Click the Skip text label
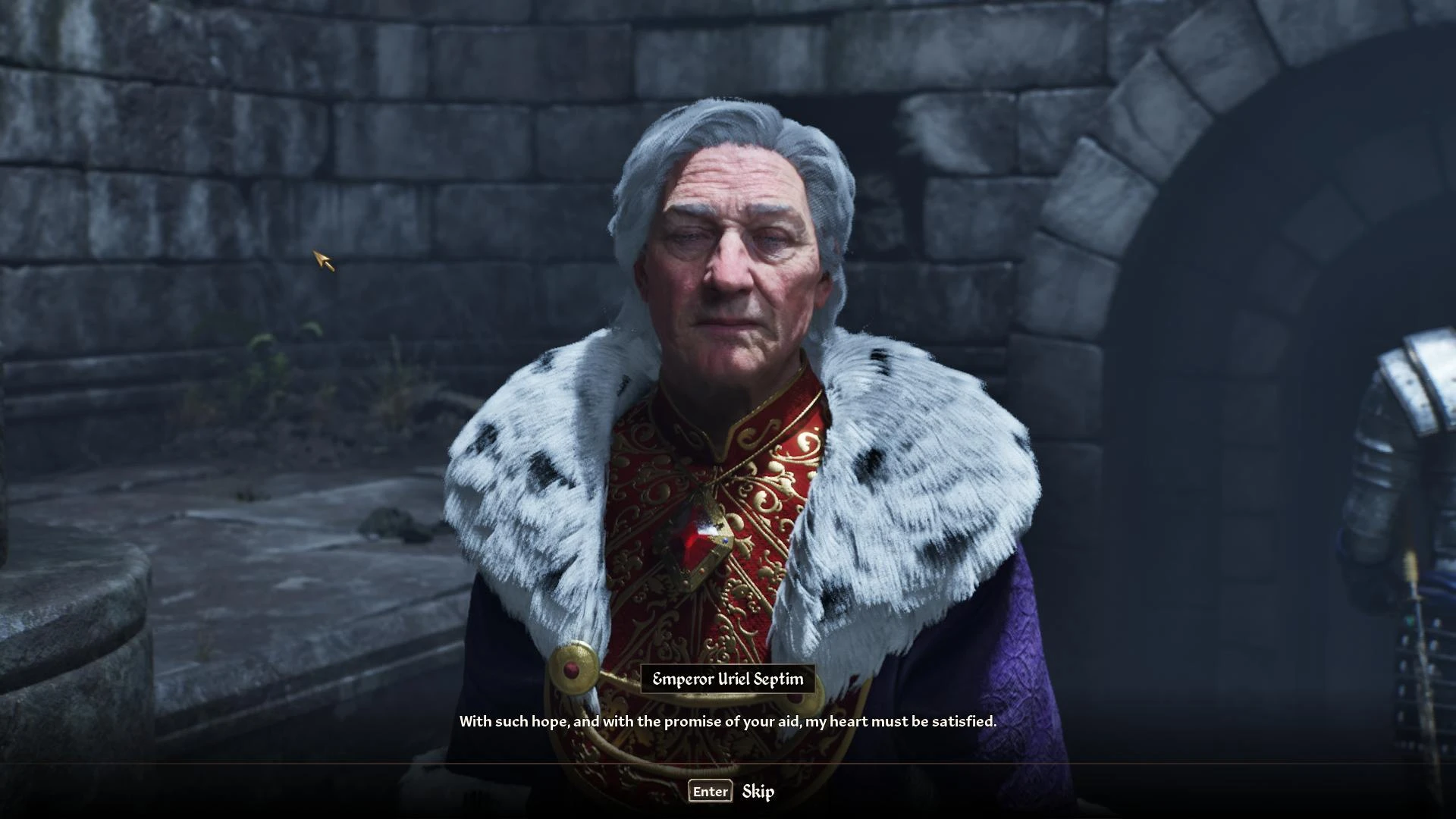Image resolution: width=1456 pixels, height=819 pixels. click(x=758, y=791)
